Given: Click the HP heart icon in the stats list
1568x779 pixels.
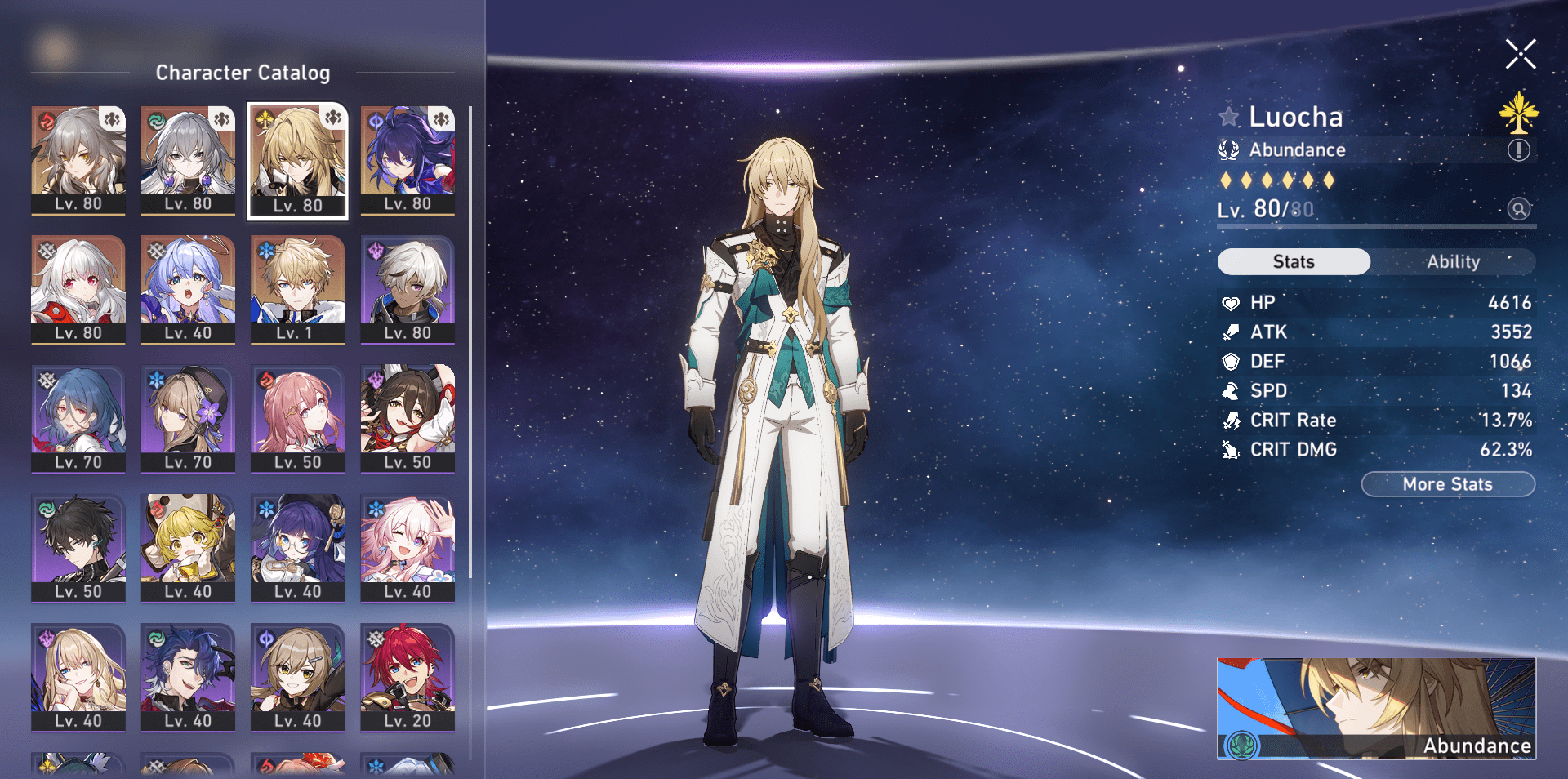Looking at the screenshot, I should tap(1230, 302).
